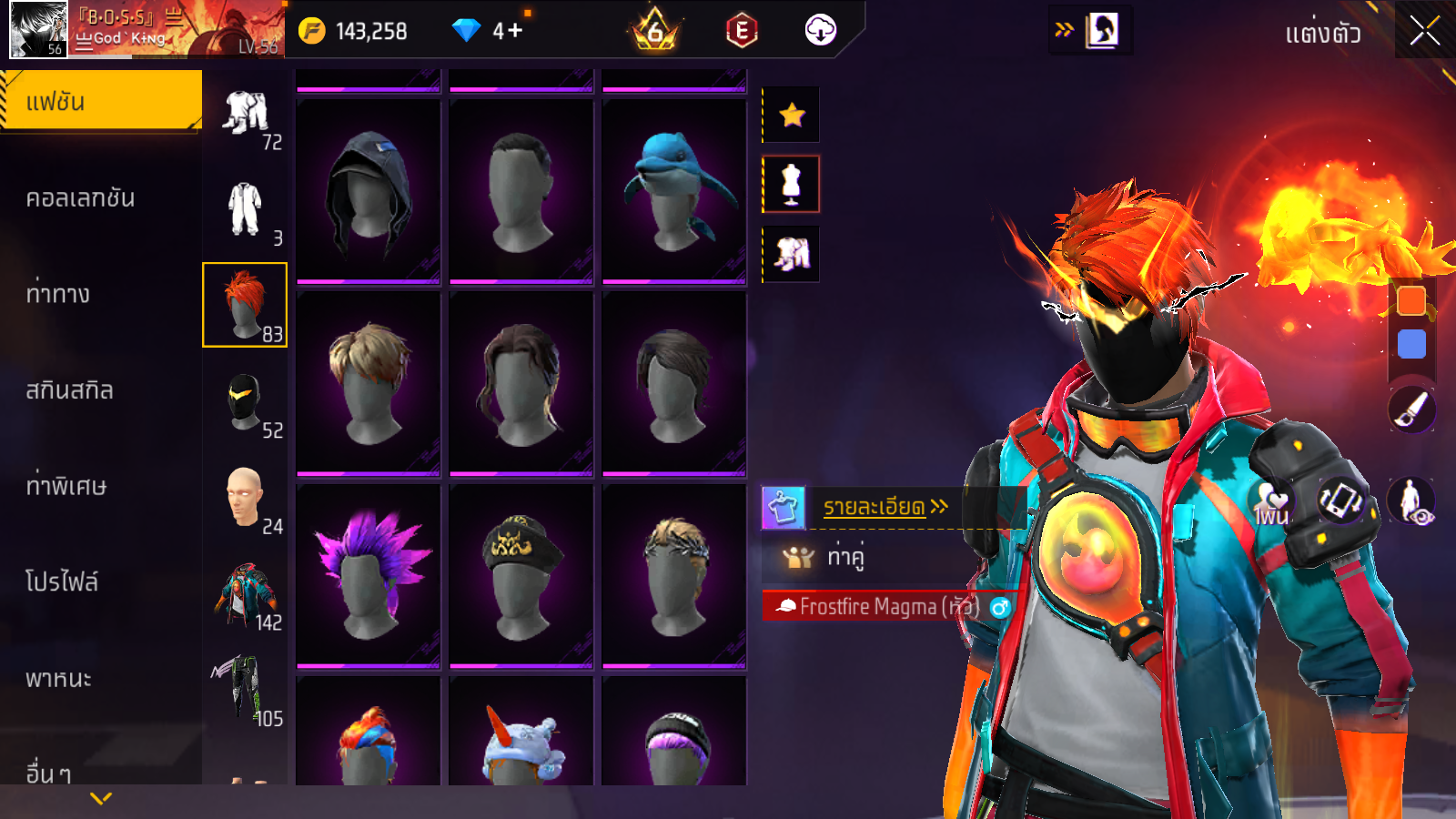Screen dimensions: 1456x819
Task: Switch to the พาหนะ tab
Action: click(58, 678)
